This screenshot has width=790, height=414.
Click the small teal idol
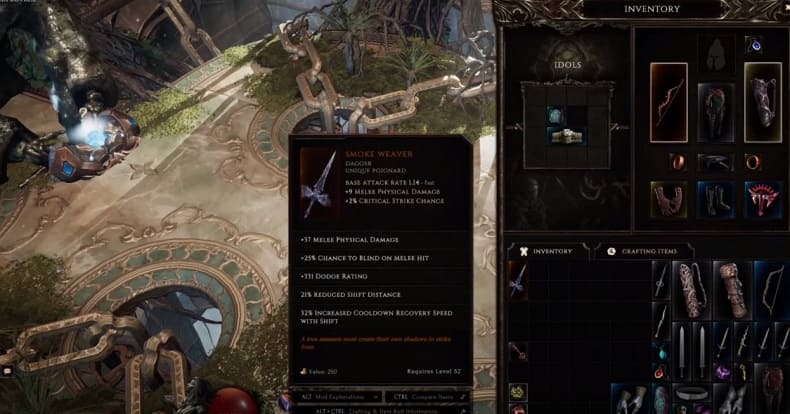(x=553, y=116)
